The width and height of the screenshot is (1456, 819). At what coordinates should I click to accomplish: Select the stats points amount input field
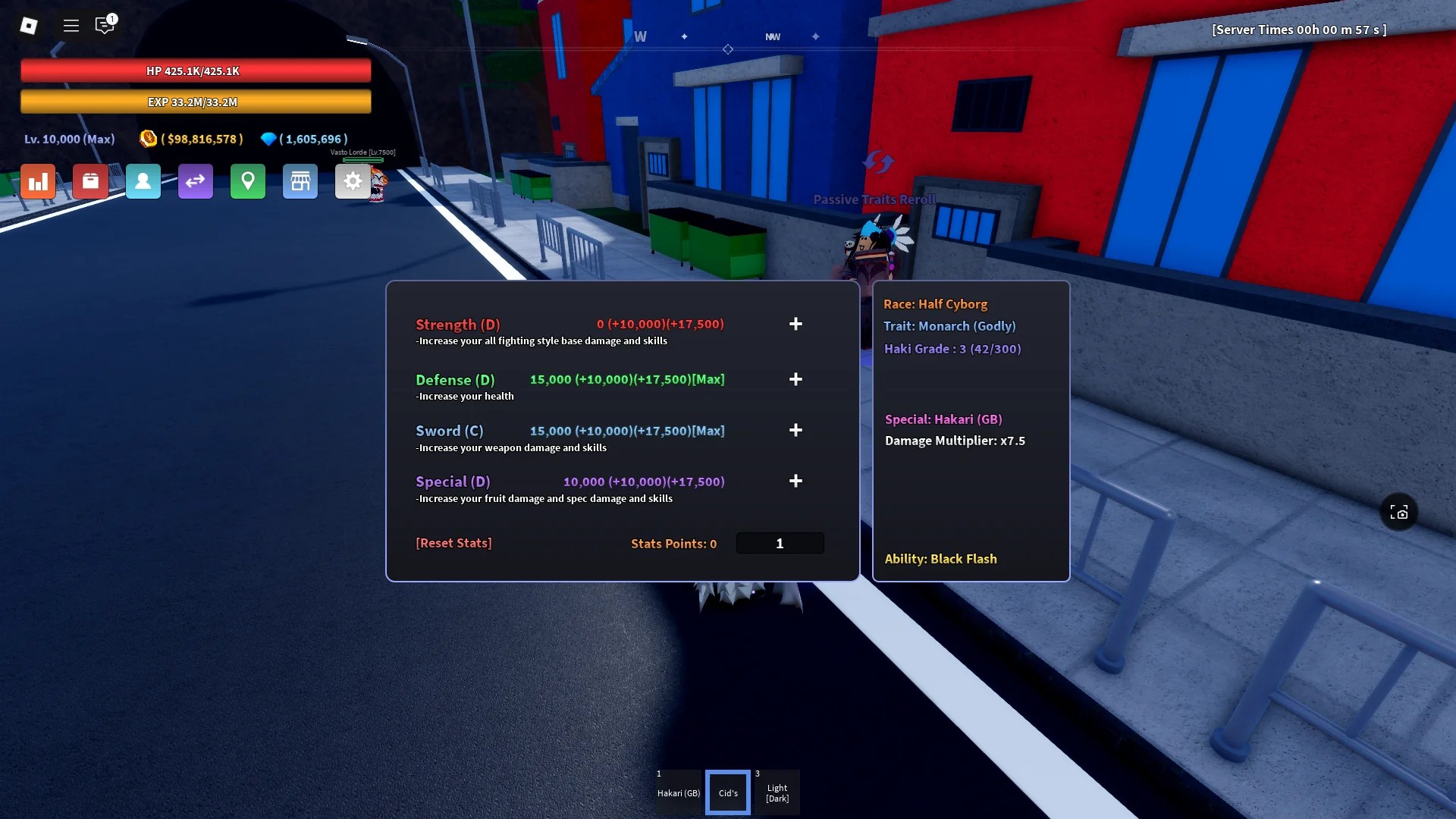click(x=780, y=543)
